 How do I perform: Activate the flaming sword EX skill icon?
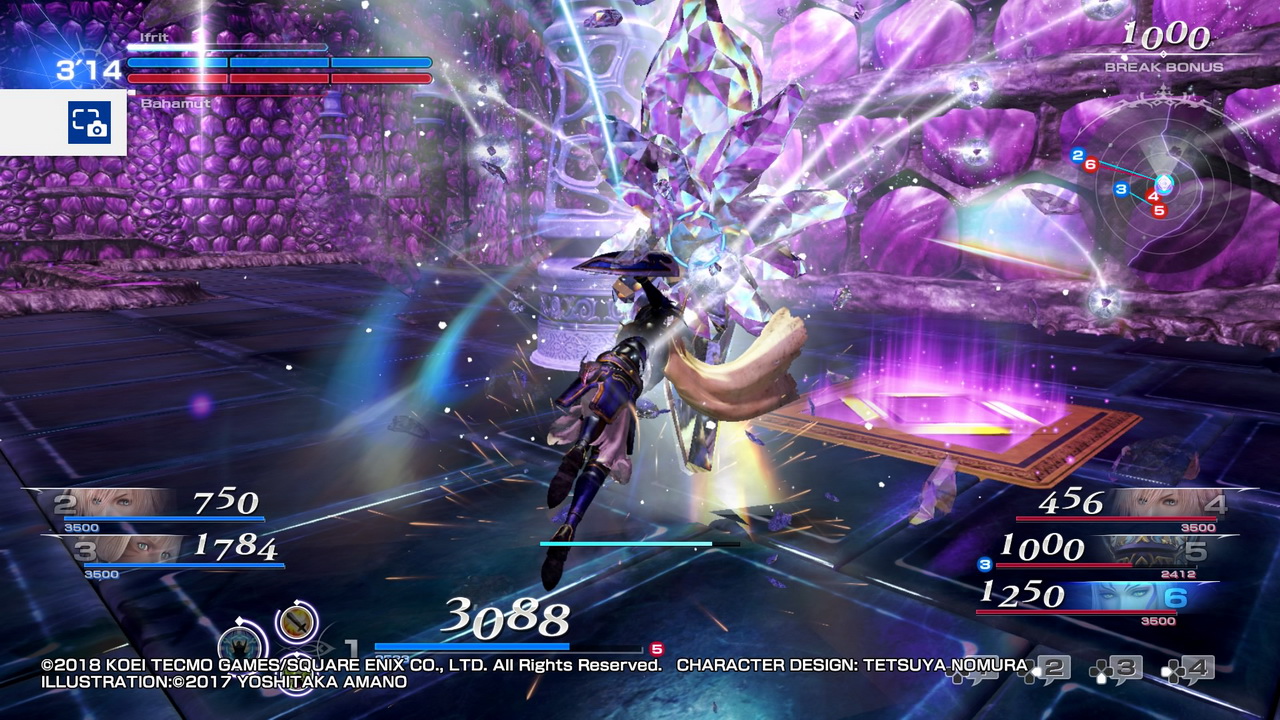pyautogui.click(x=296, y=622)
